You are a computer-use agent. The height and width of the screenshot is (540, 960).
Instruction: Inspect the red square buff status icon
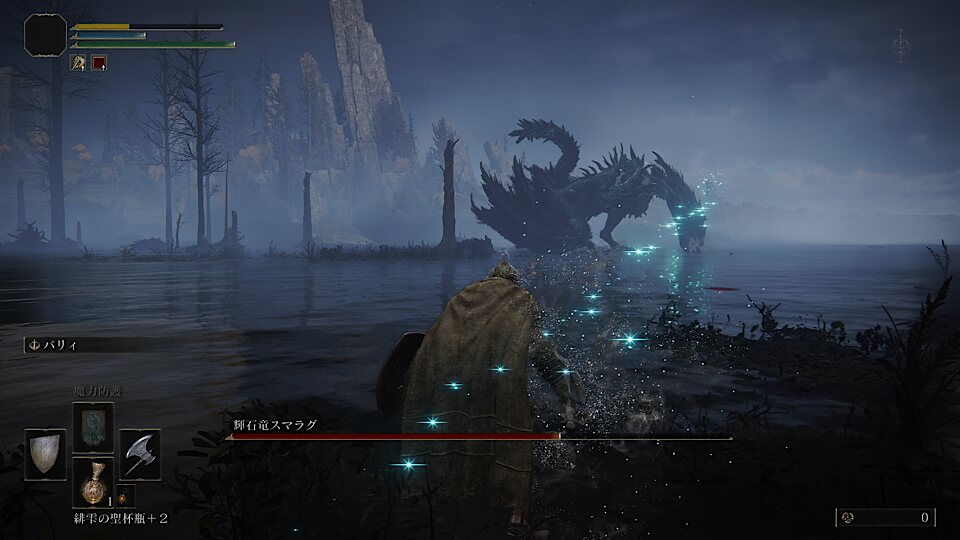[99, 62]
